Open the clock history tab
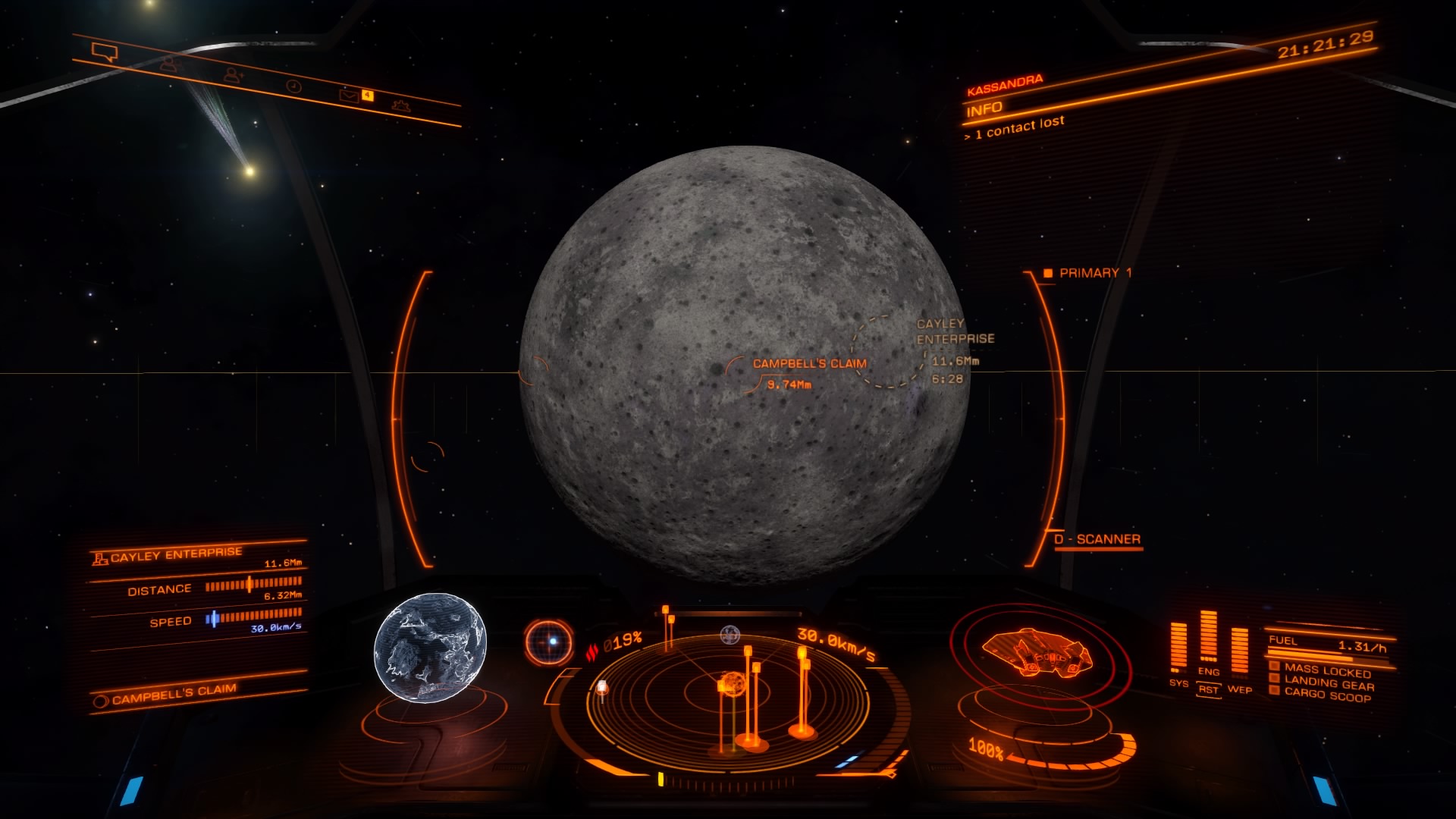1456x819 pixels. click(x=294, y=86)
